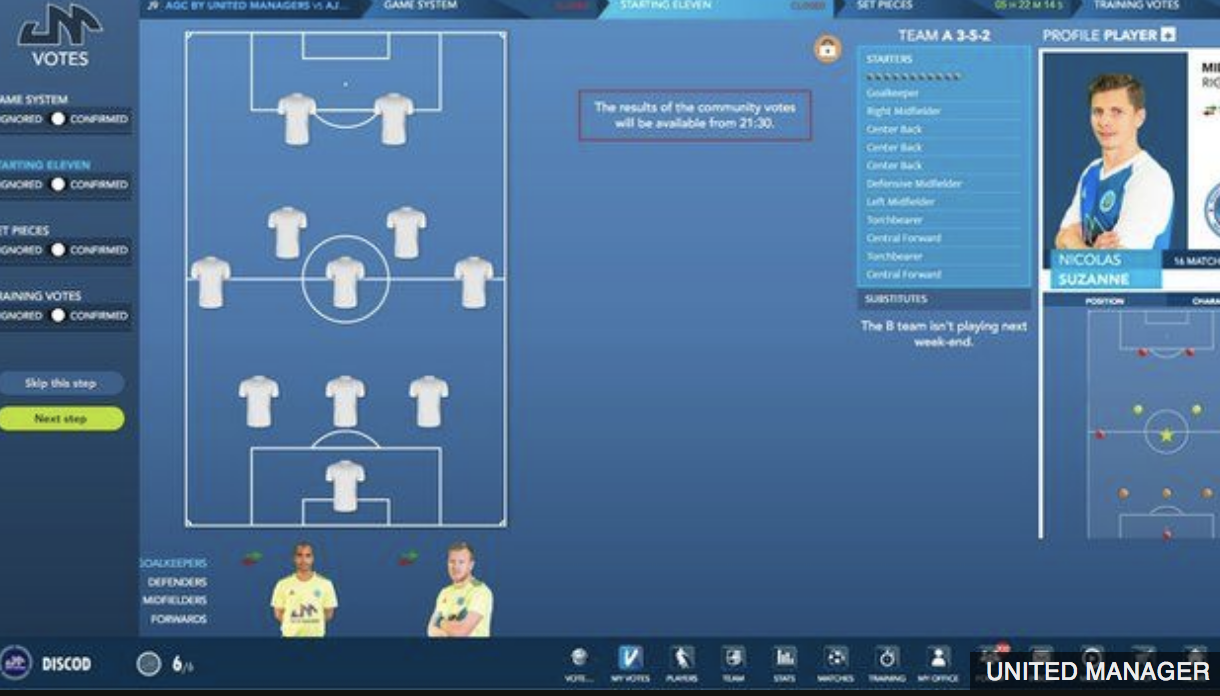
Task: Select the Defensive Midfielder starter row
Action: point(914,184)
